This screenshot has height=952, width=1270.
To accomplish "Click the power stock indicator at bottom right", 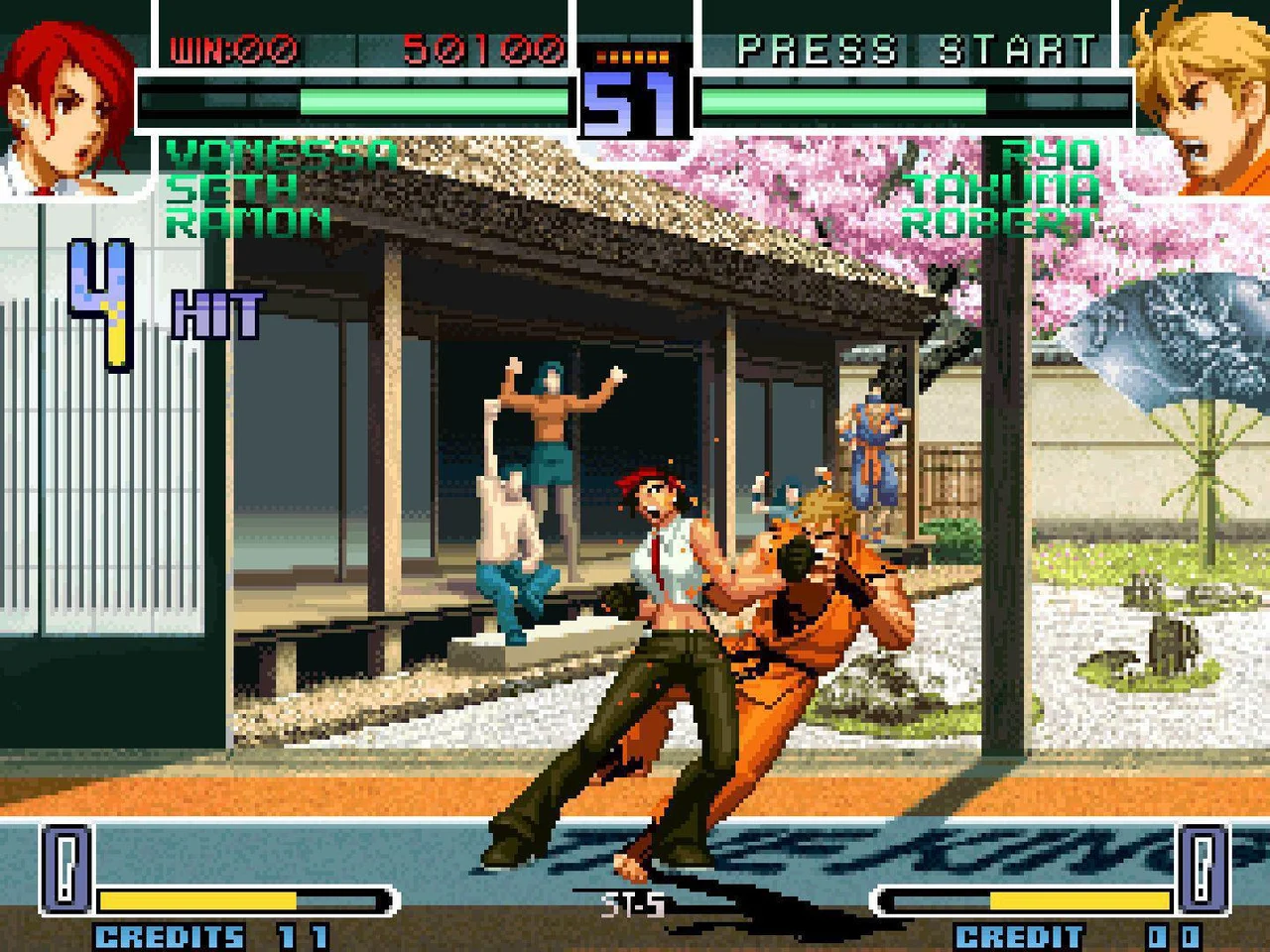I will [1204, 868].
